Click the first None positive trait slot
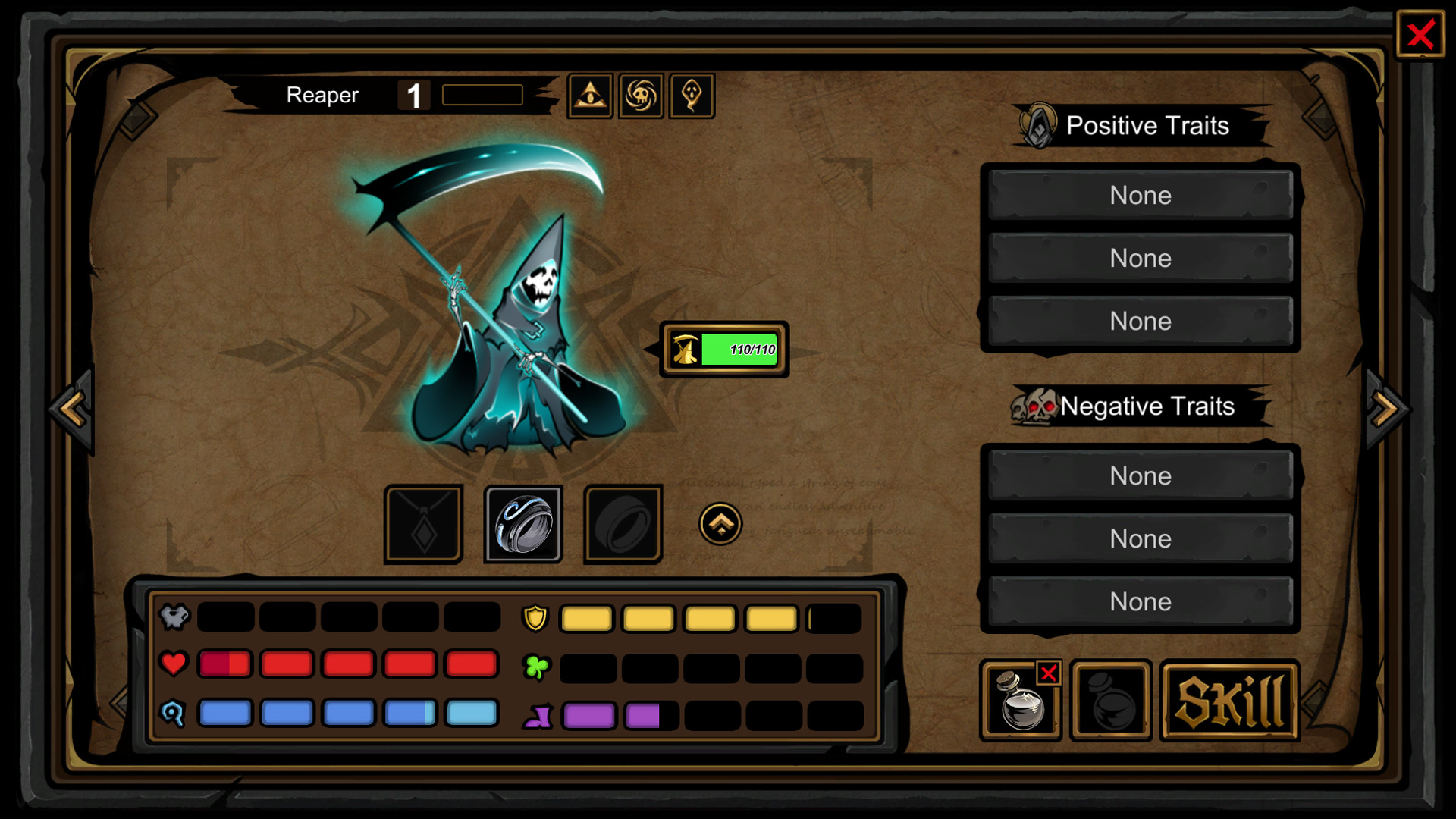 pos(1140,195)
